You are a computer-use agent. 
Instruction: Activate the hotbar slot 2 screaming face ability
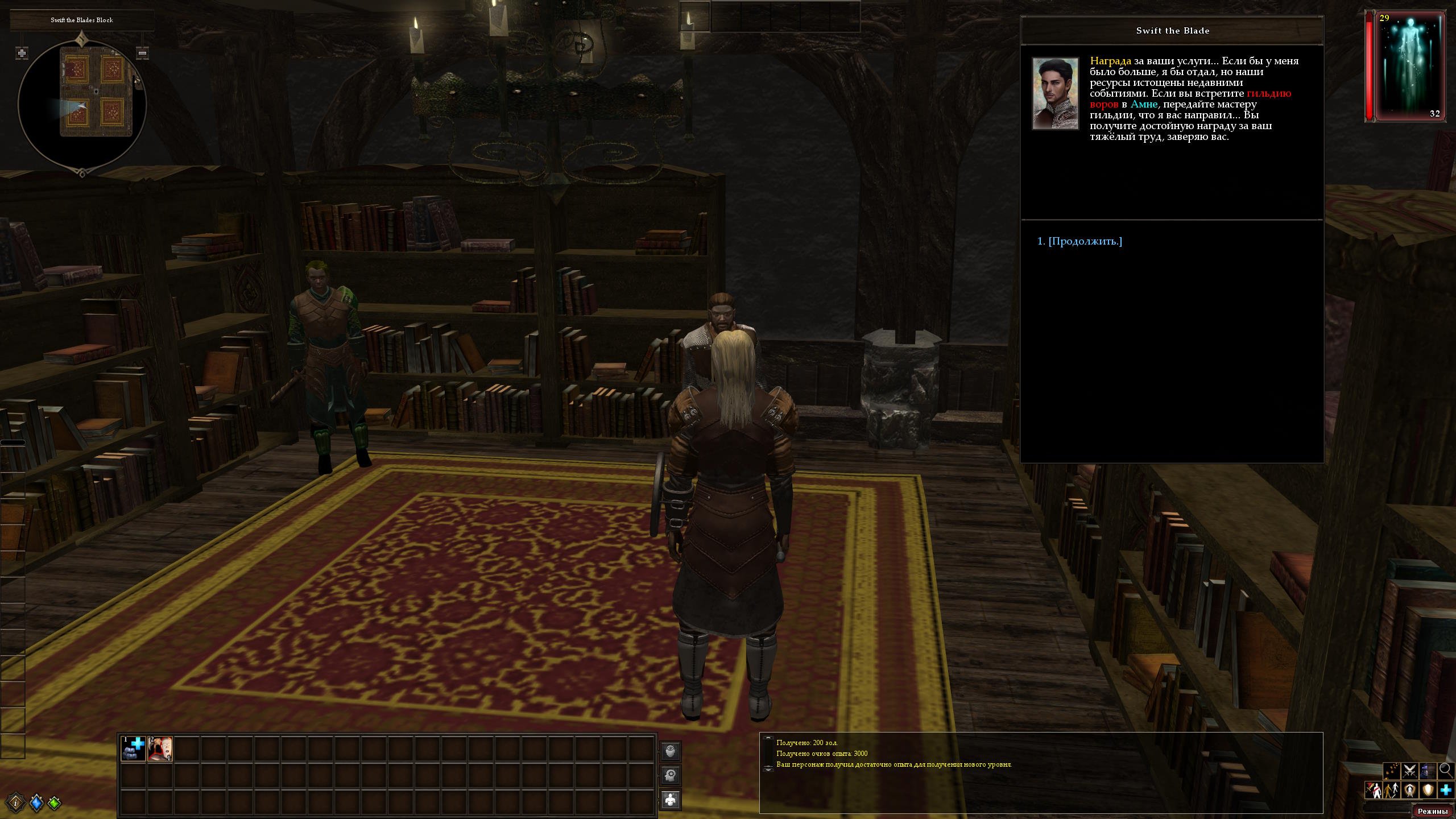[160, 748]
